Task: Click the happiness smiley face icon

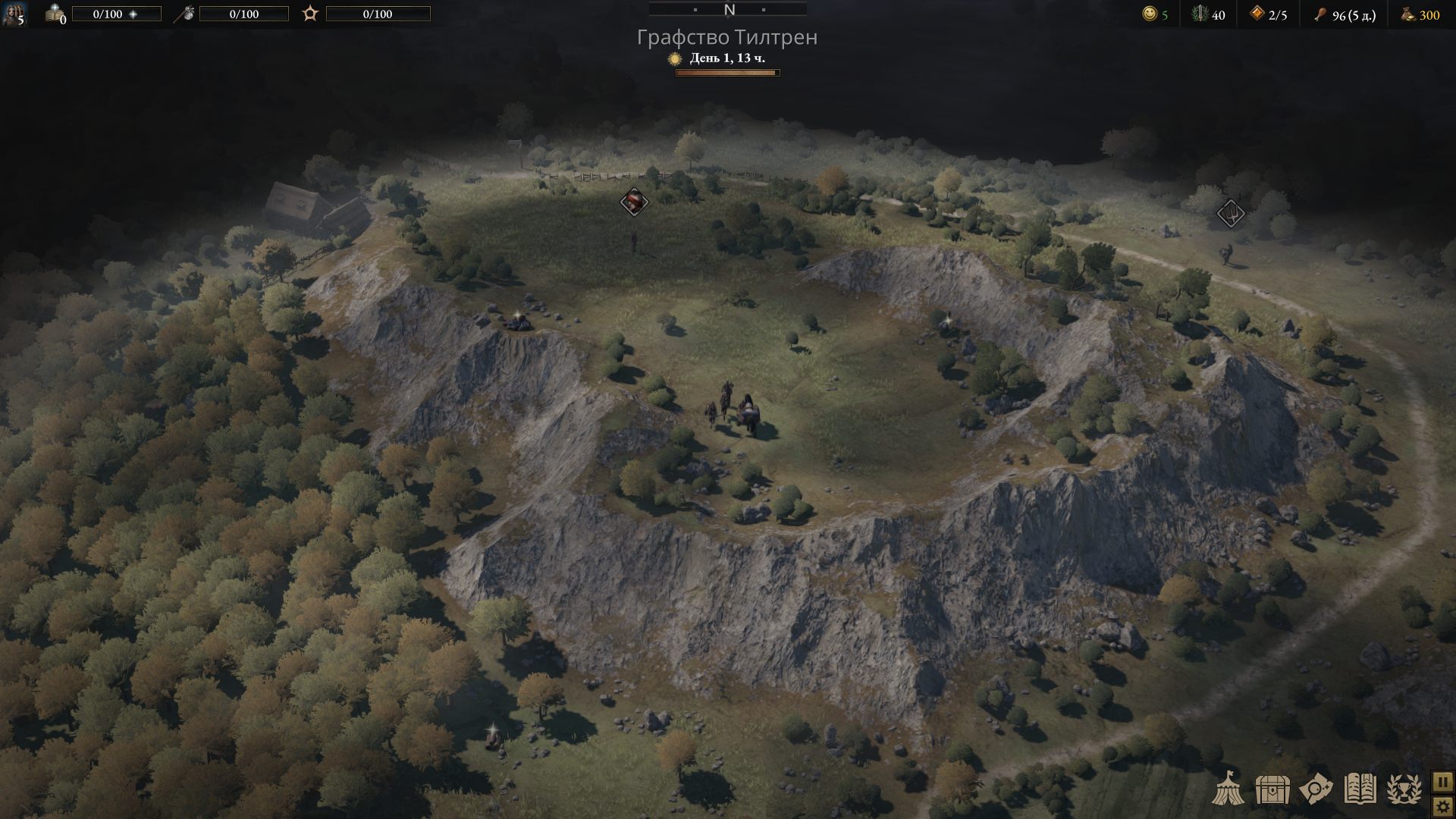Action: point(1149,15)
